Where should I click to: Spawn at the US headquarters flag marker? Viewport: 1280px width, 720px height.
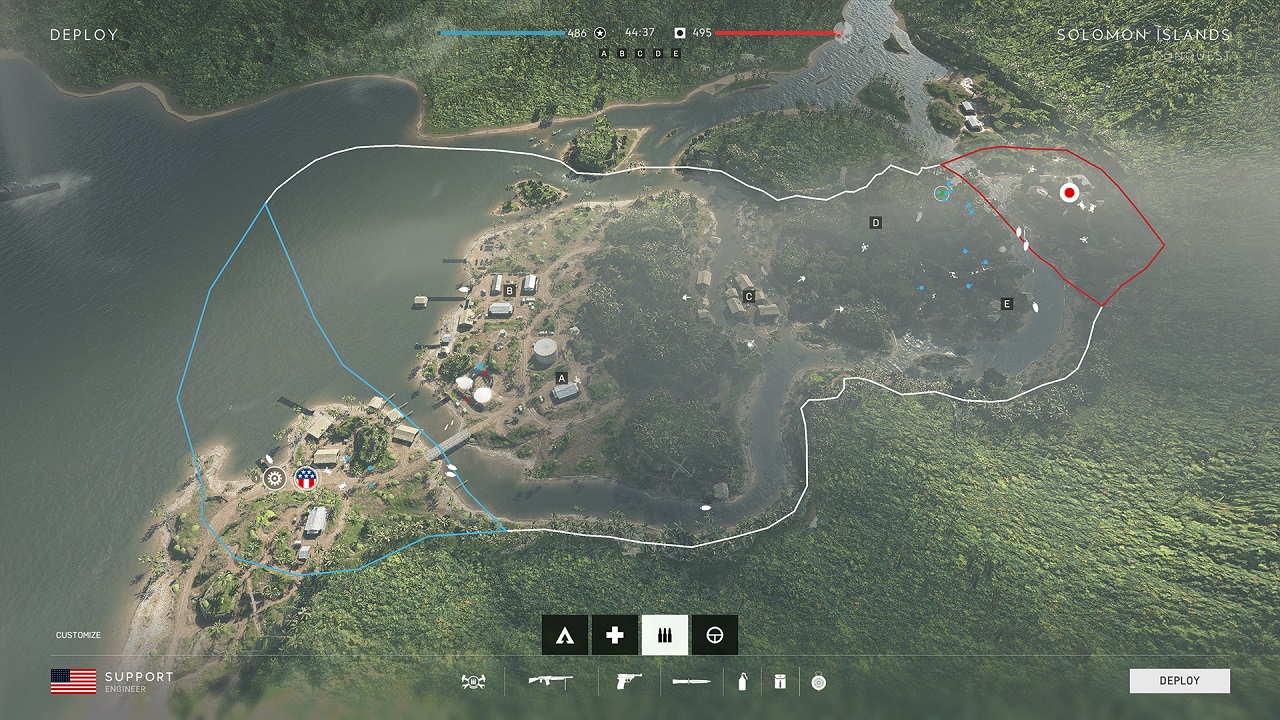click(x=305, y=478)
